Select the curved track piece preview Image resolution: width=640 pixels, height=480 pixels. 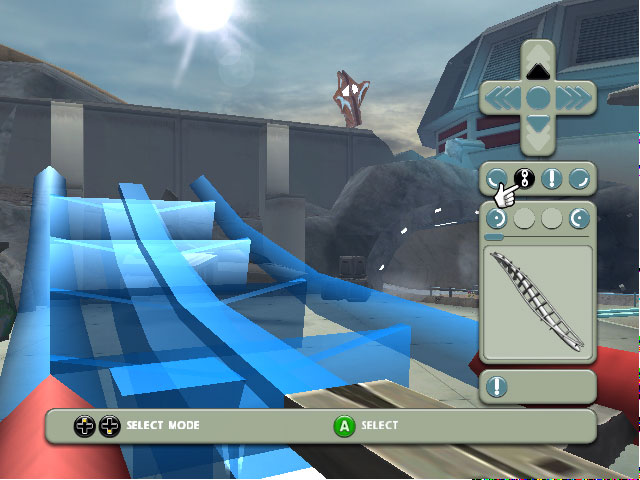[538, 304]
